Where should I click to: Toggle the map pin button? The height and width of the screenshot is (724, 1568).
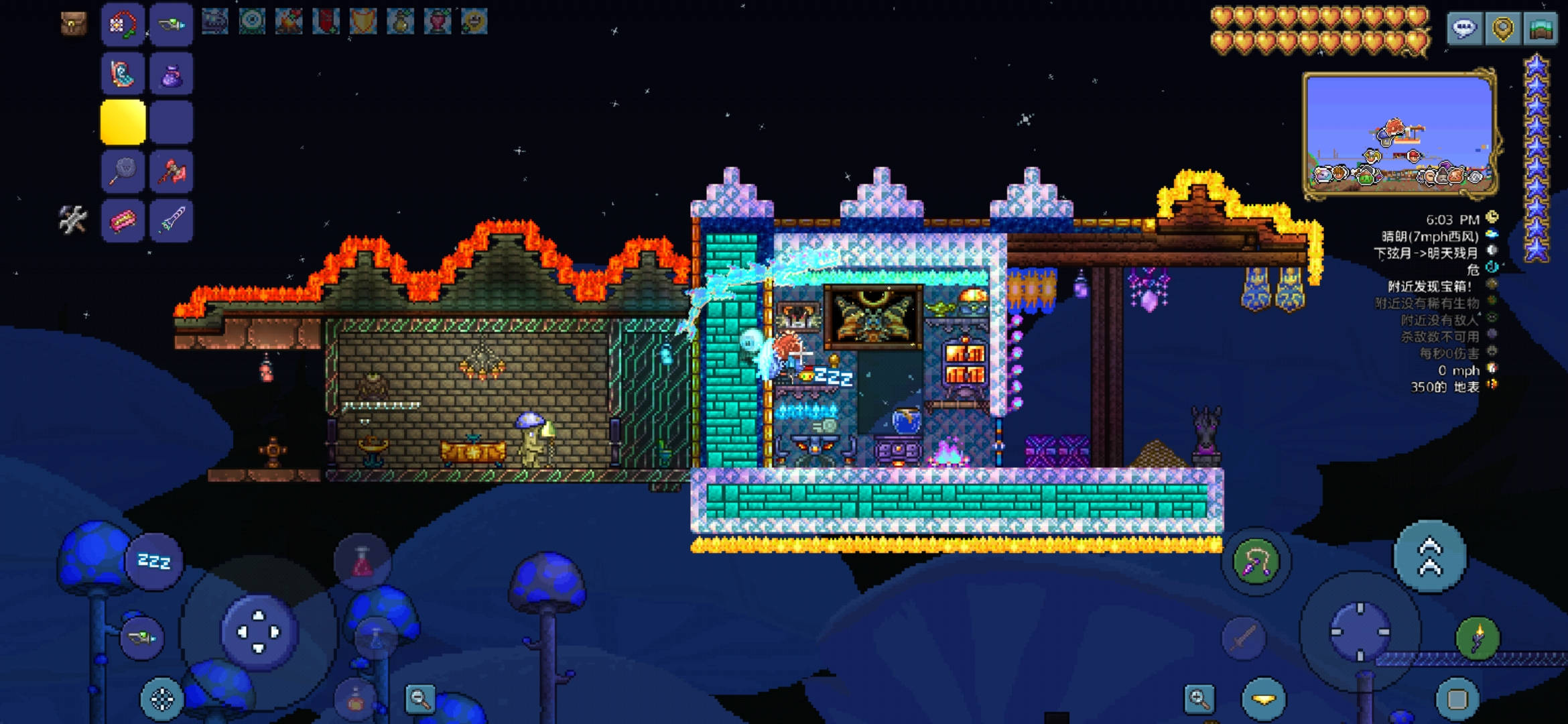pos(1502,29)
